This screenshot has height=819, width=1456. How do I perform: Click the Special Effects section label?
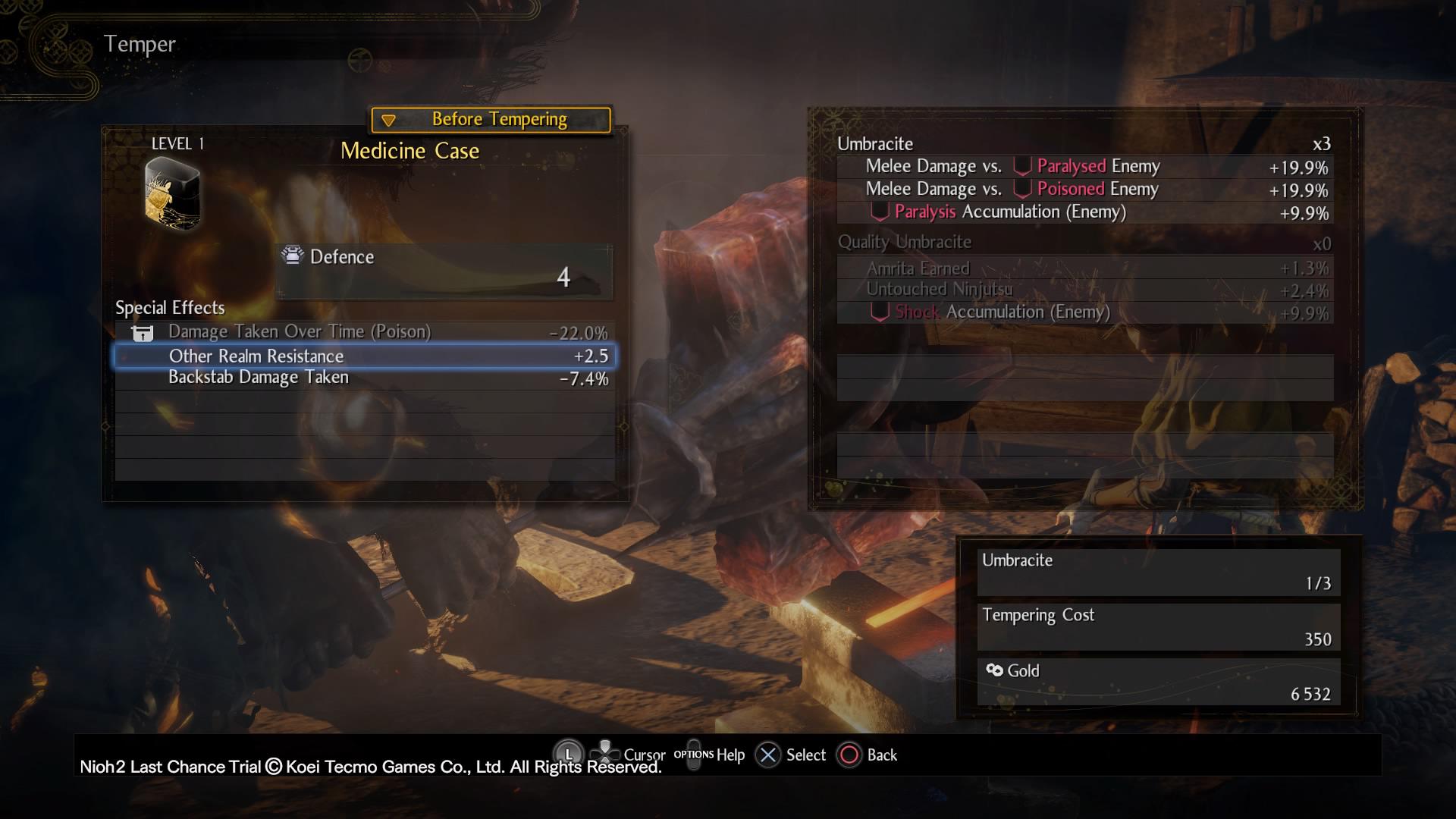click(x=169, y=308)
